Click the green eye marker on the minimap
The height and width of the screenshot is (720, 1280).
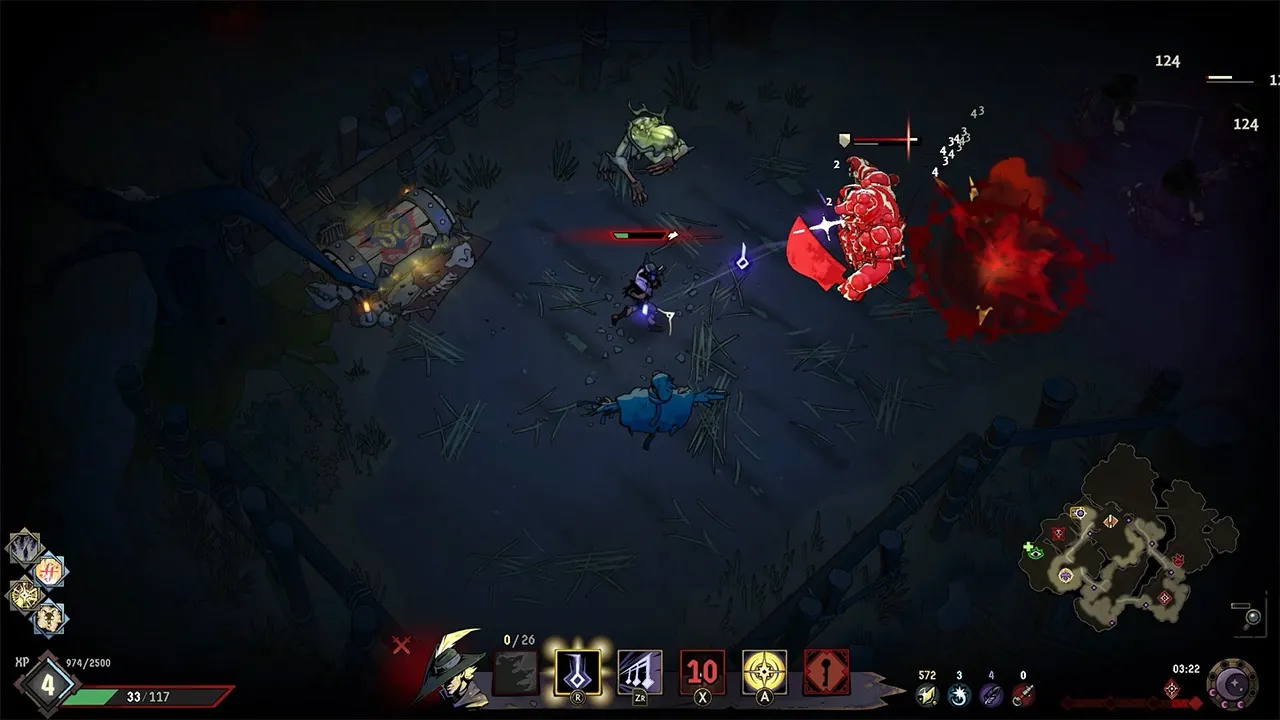click(1036, 554)
